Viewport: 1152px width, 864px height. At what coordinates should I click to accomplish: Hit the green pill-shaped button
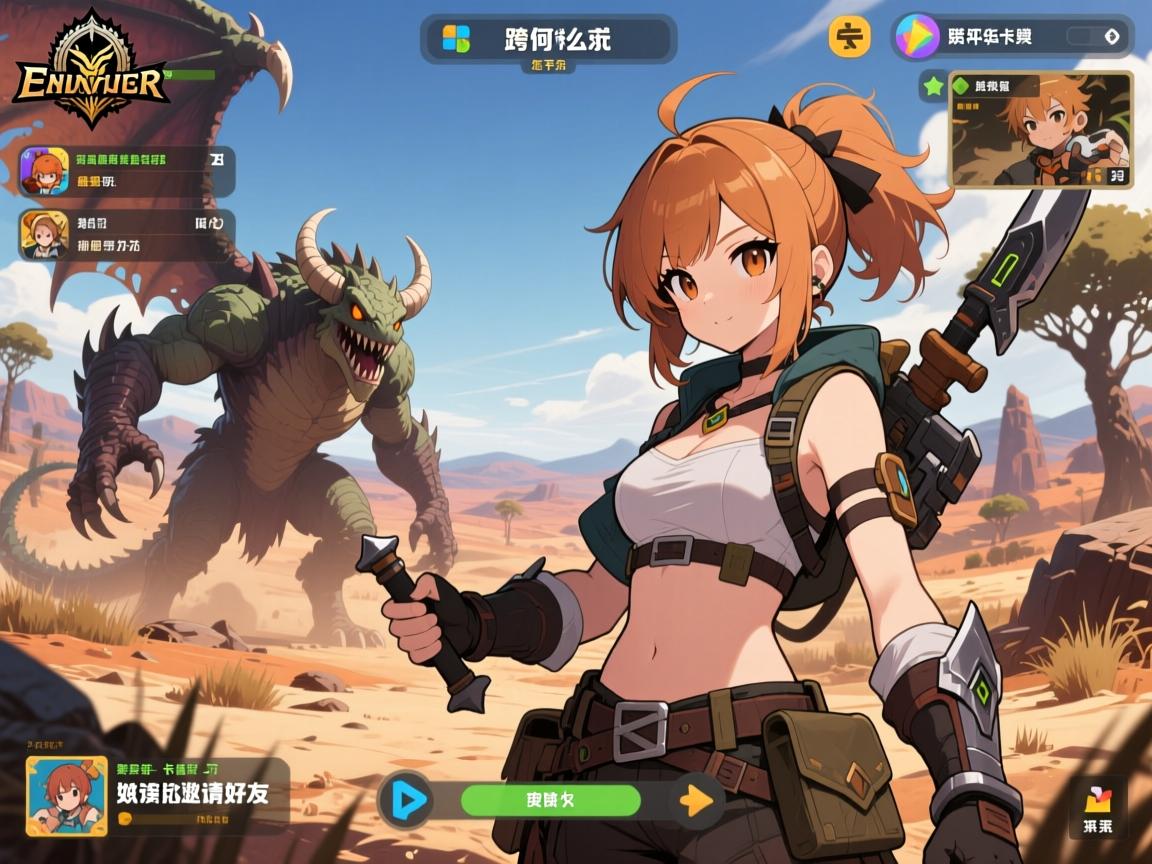[550, 800]
